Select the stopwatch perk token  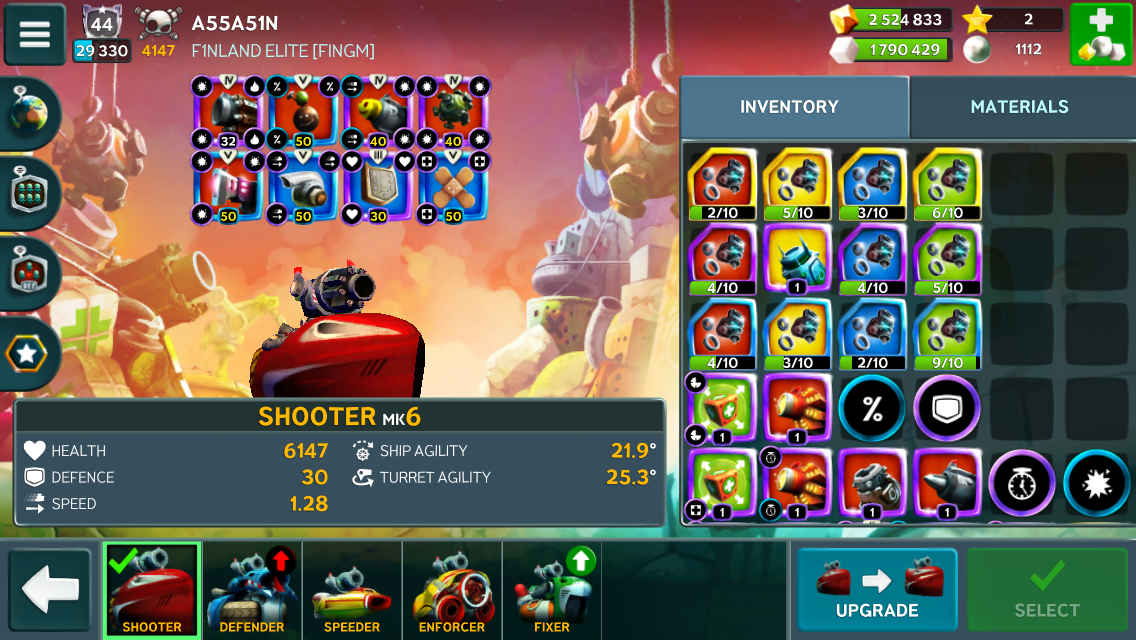click(1022, 484)
